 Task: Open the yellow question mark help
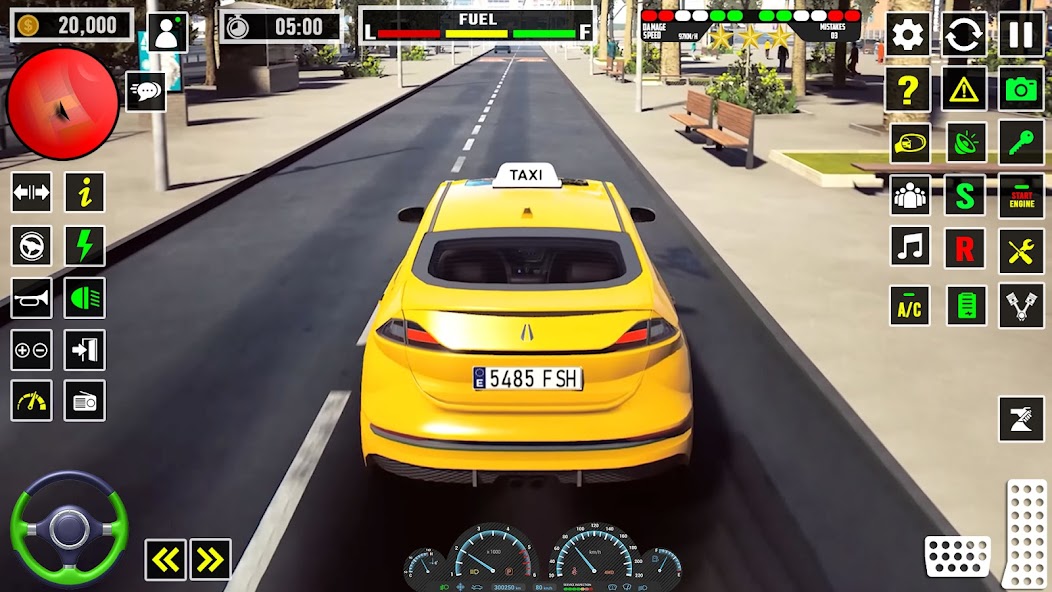(x=908, y=89)
